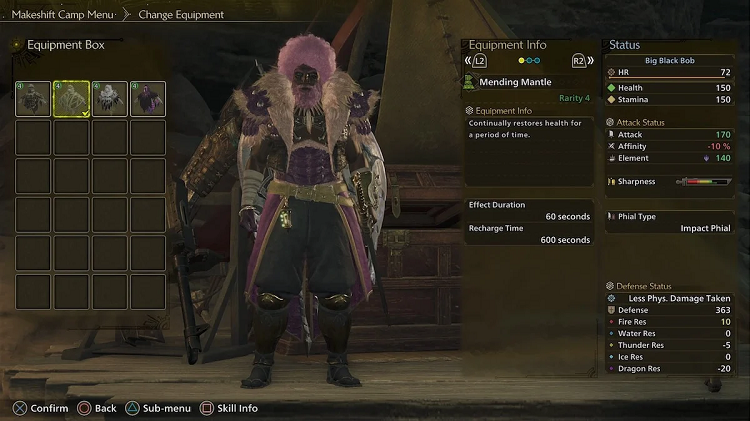Pick the purple mantle in the Equipment Box

147,99
